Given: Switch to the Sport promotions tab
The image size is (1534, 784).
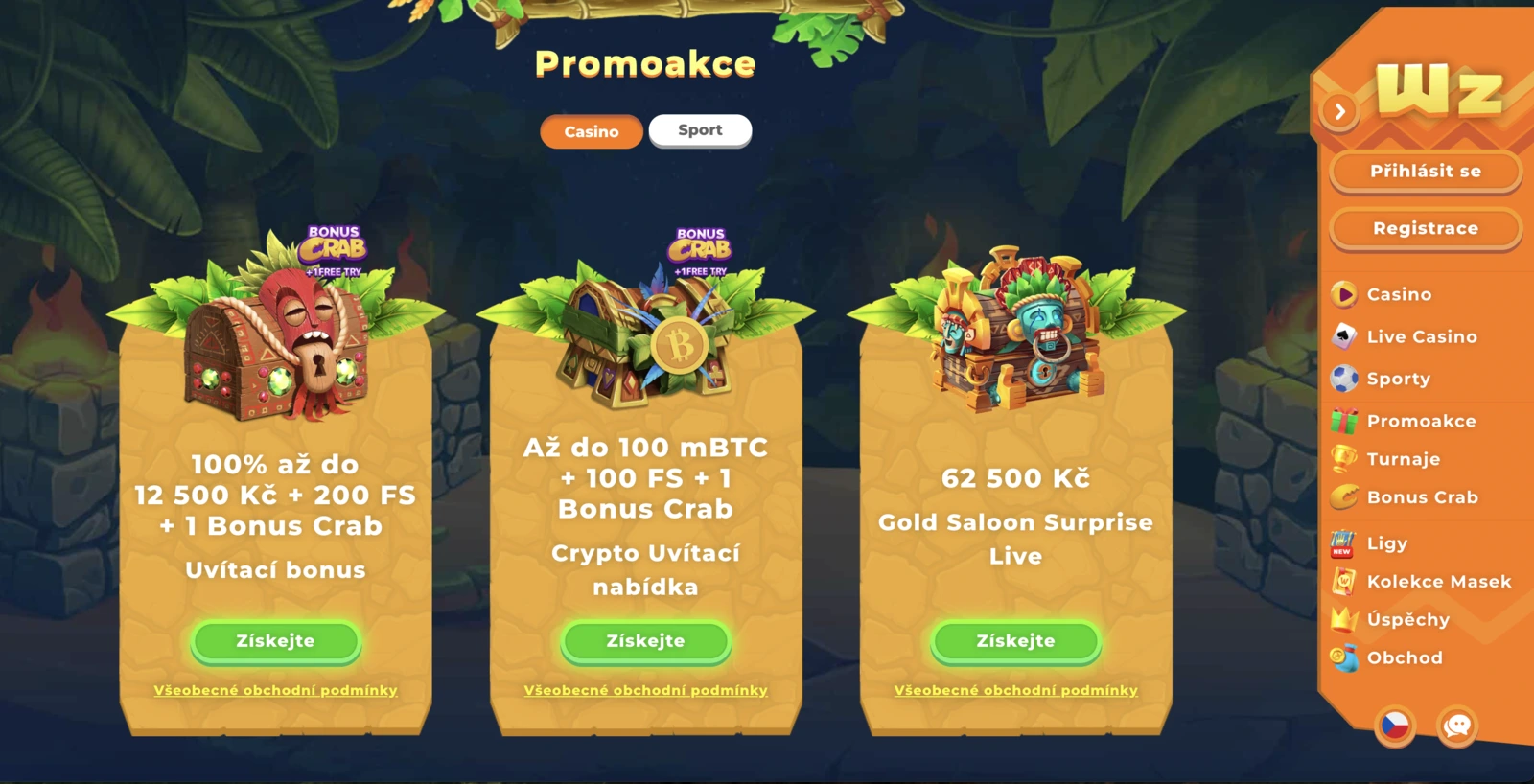Looking at the screenshot, I should 700,129.
